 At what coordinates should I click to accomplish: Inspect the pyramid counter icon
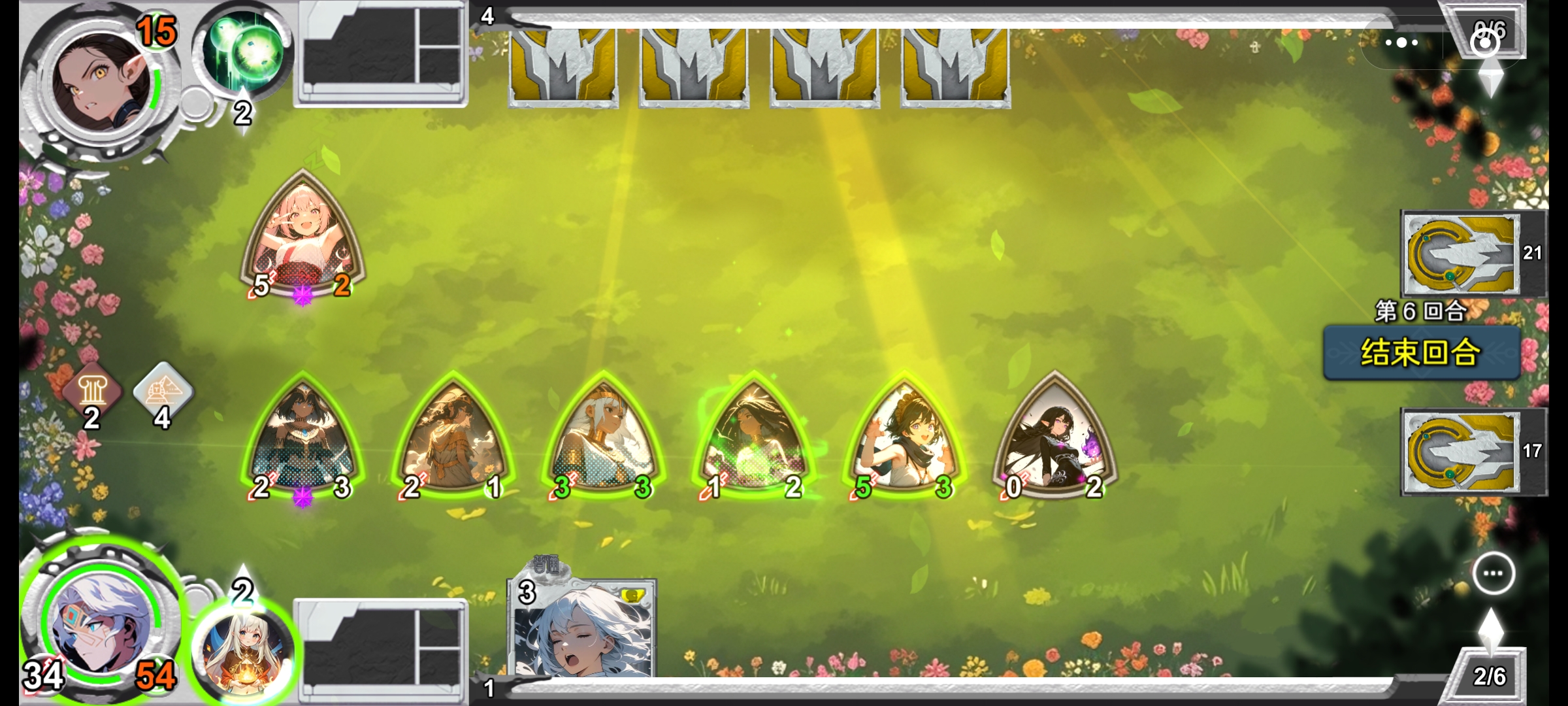tap(163, 391)
